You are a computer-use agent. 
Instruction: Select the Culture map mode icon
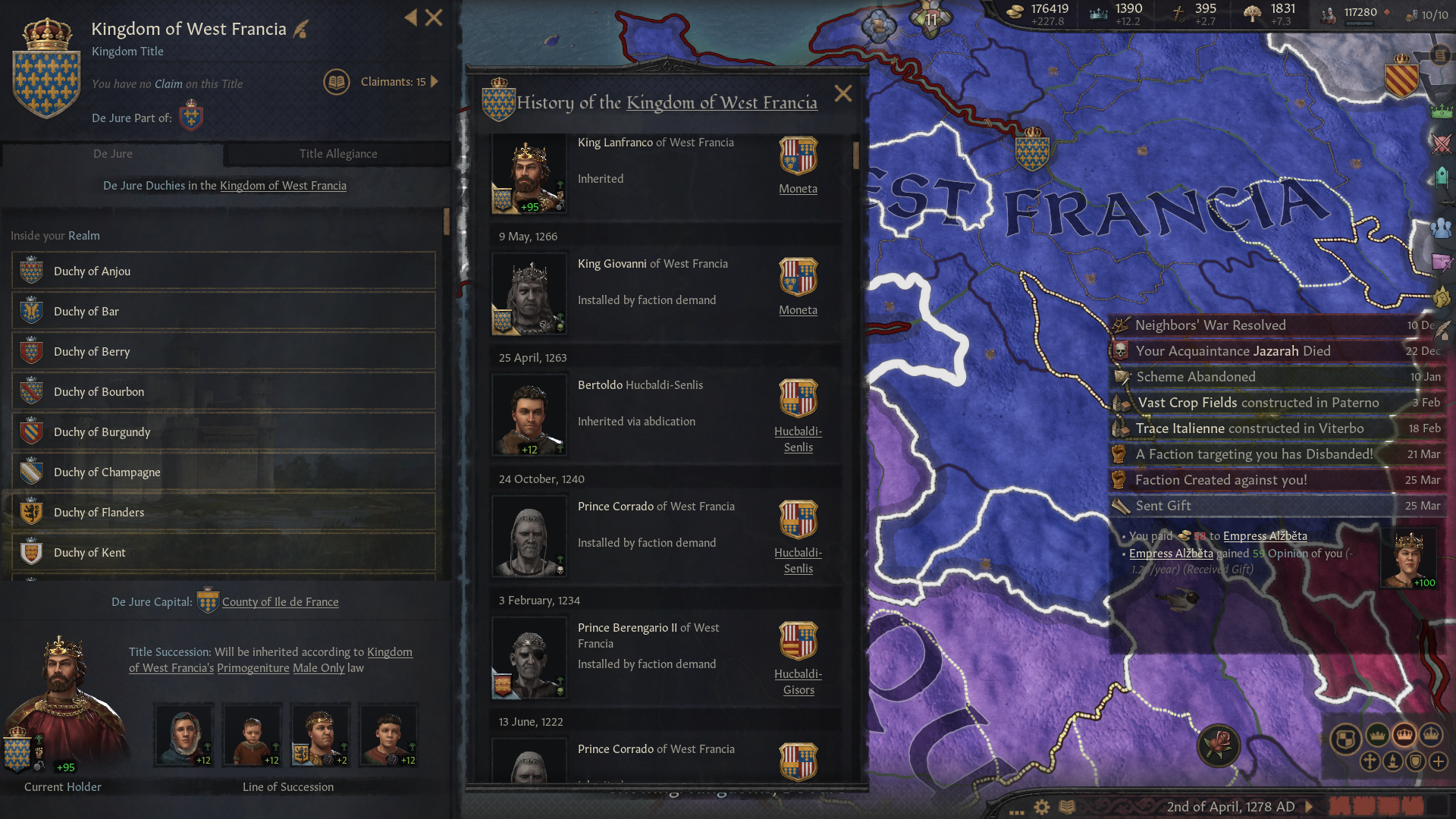pyautogui.click(x=1393, y=761)
